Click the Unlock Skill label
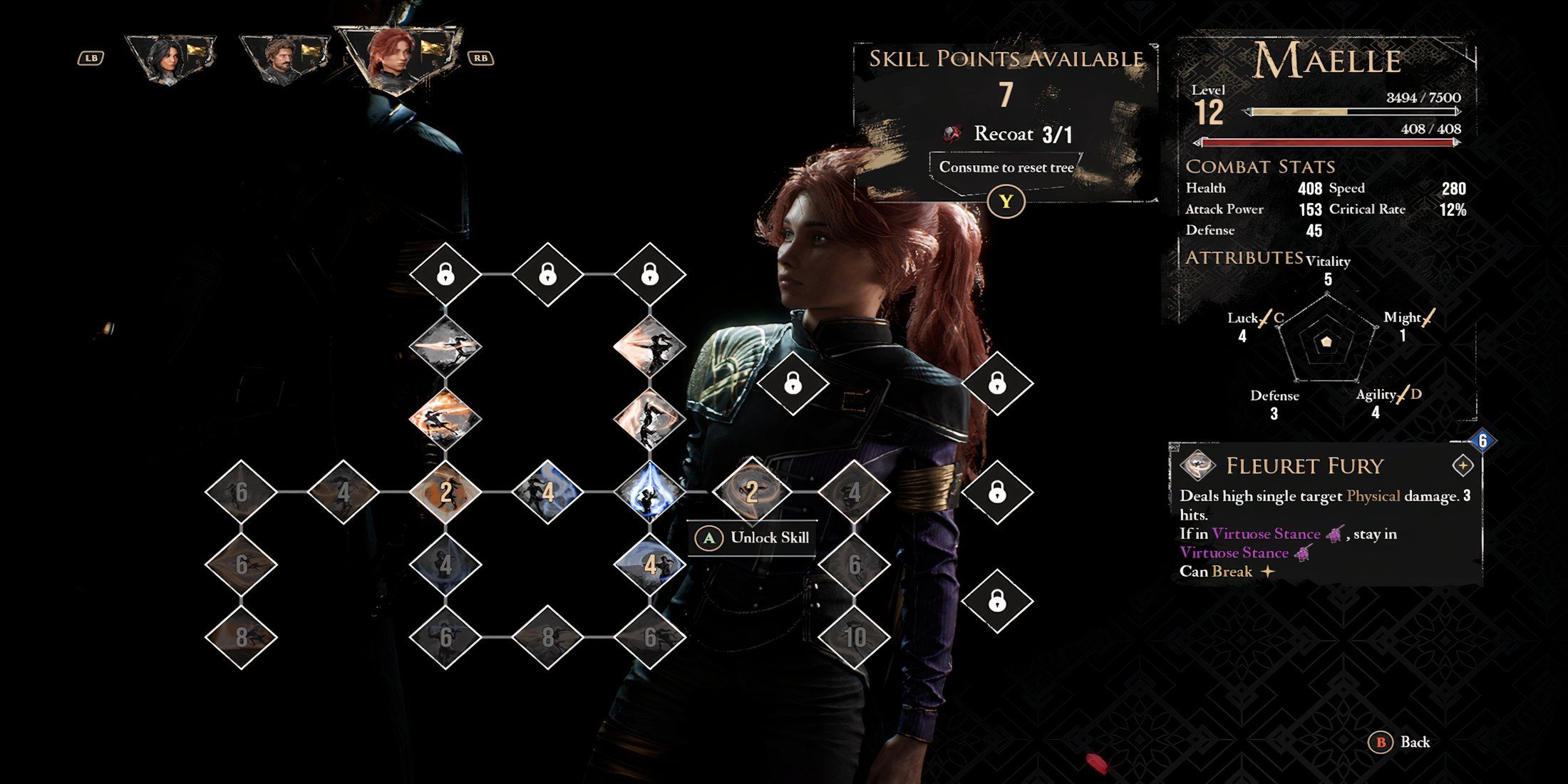 point(769,537)
